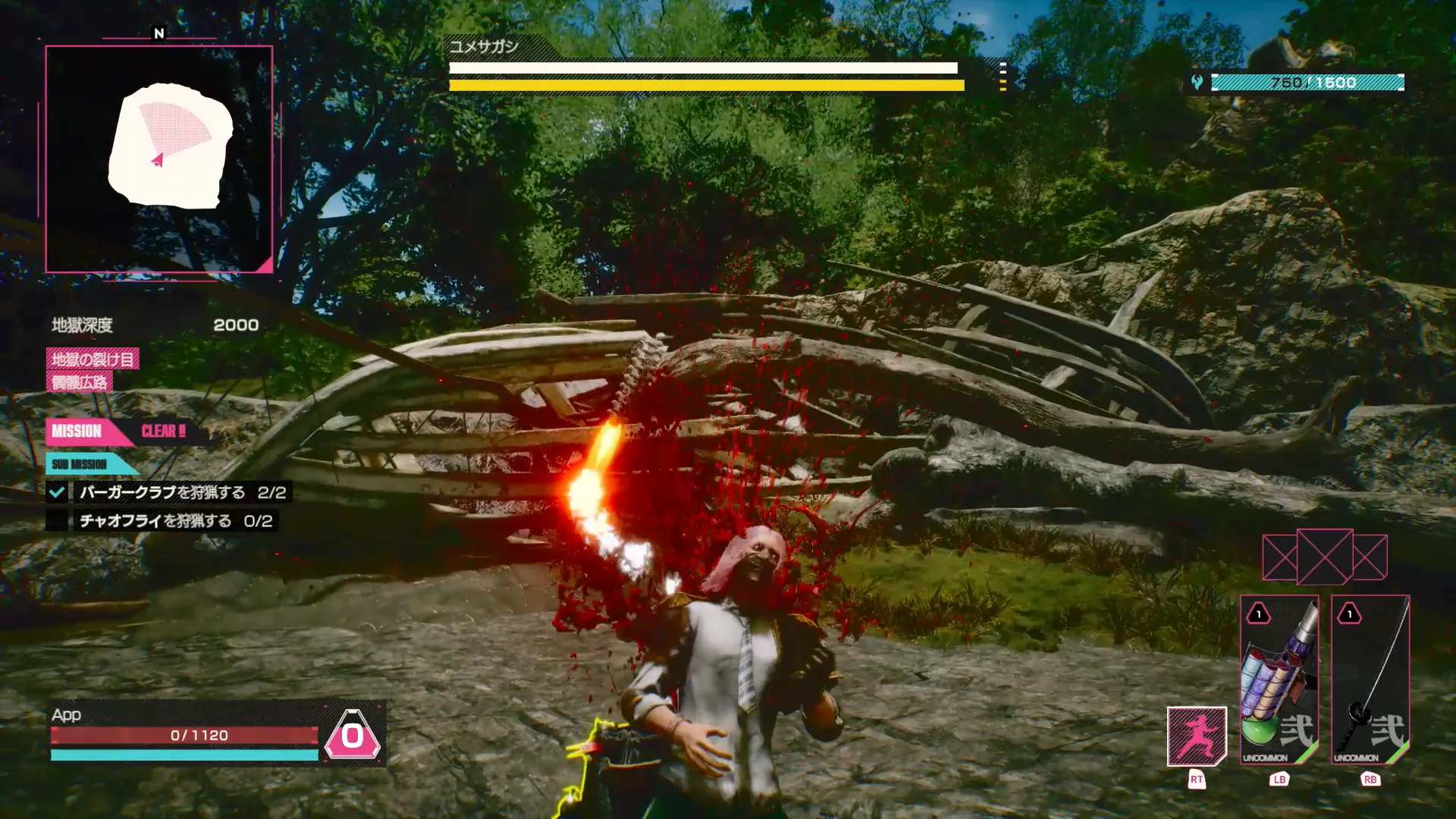Click the N compass marker above the minimap

157,34
